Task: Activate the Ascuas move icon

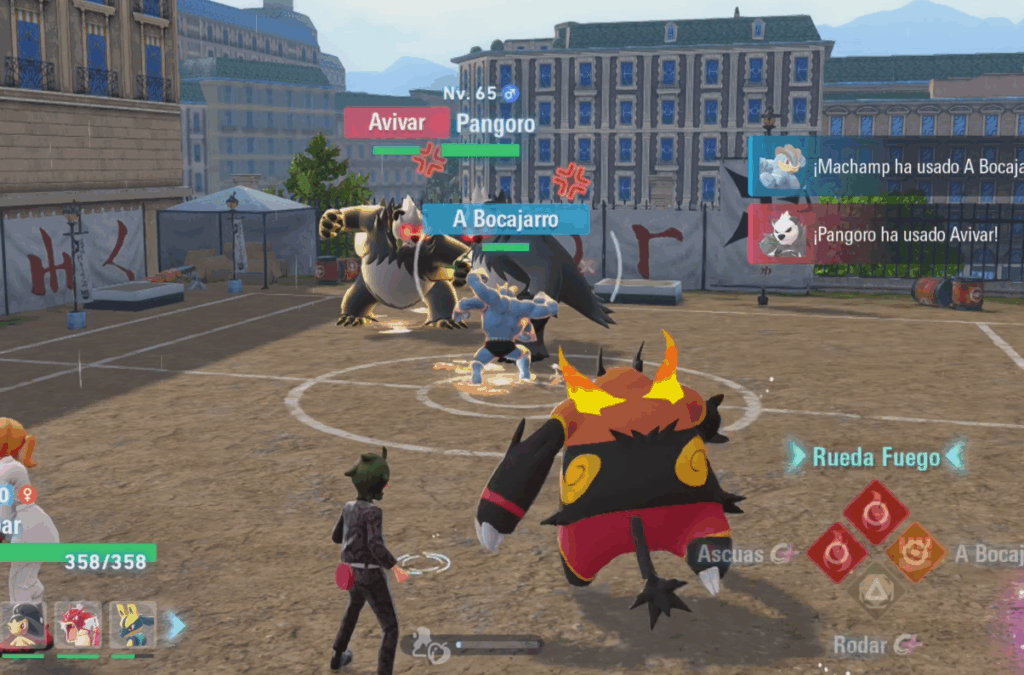Action: (837, 551)
